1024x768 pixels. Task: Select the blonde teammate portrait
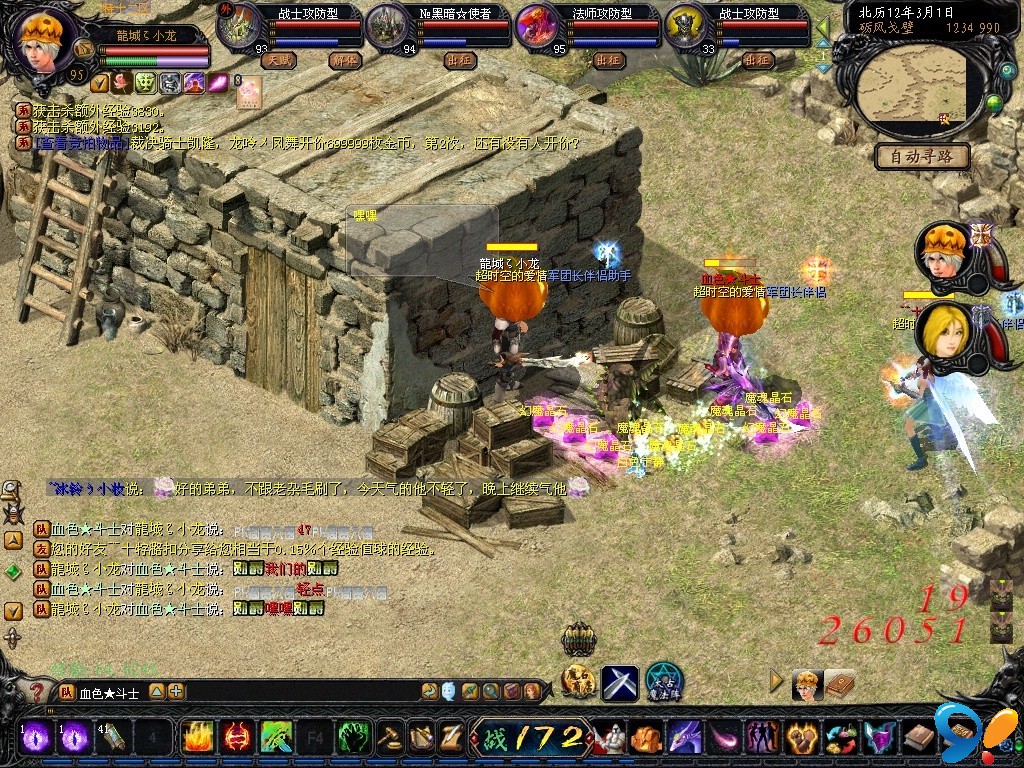click(944, 335)
